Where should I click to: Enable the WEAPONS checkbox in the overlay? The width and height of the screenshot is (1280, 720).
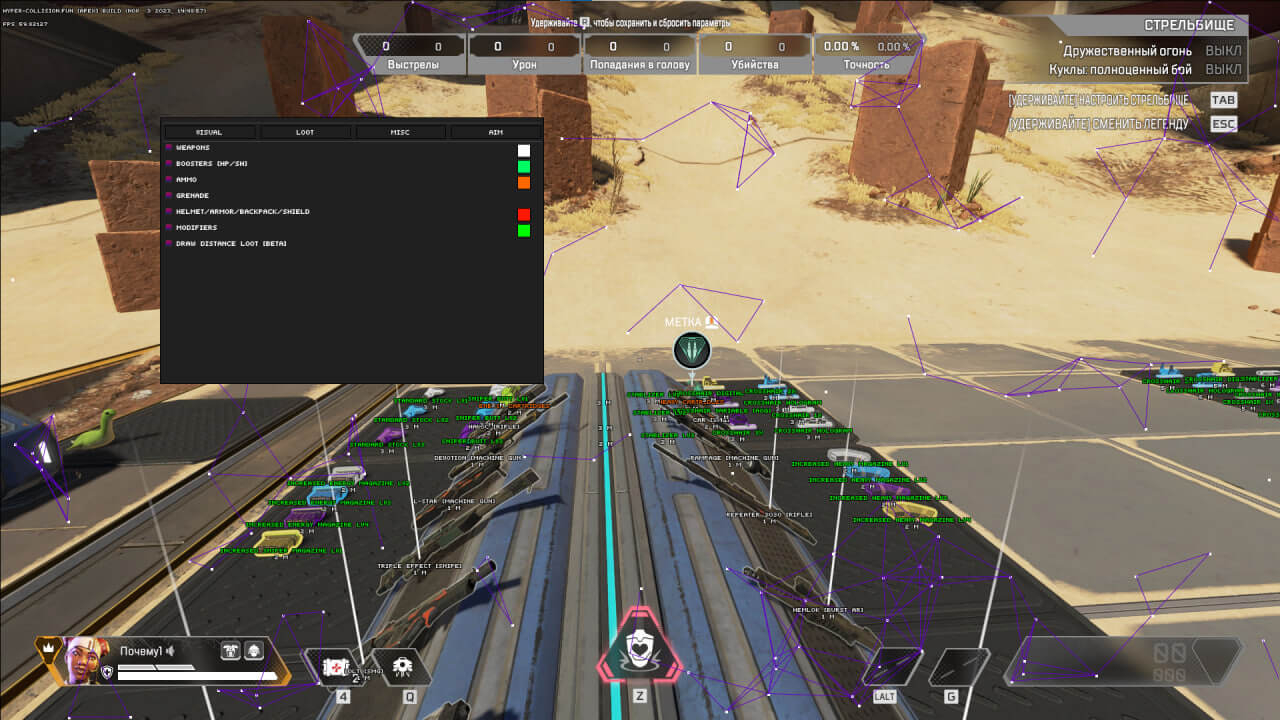coord(167,147)
